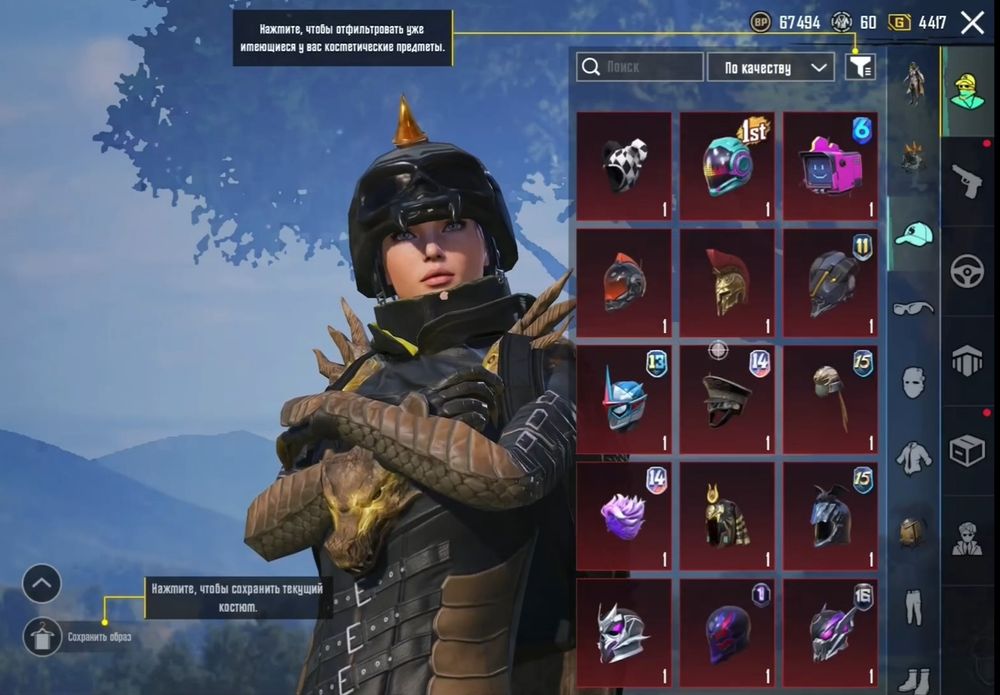Image resolution: width=1000 pixels, height=695 pixels.
Task: Open the По качеству sort dropdown
Action: tap(770, 67)
